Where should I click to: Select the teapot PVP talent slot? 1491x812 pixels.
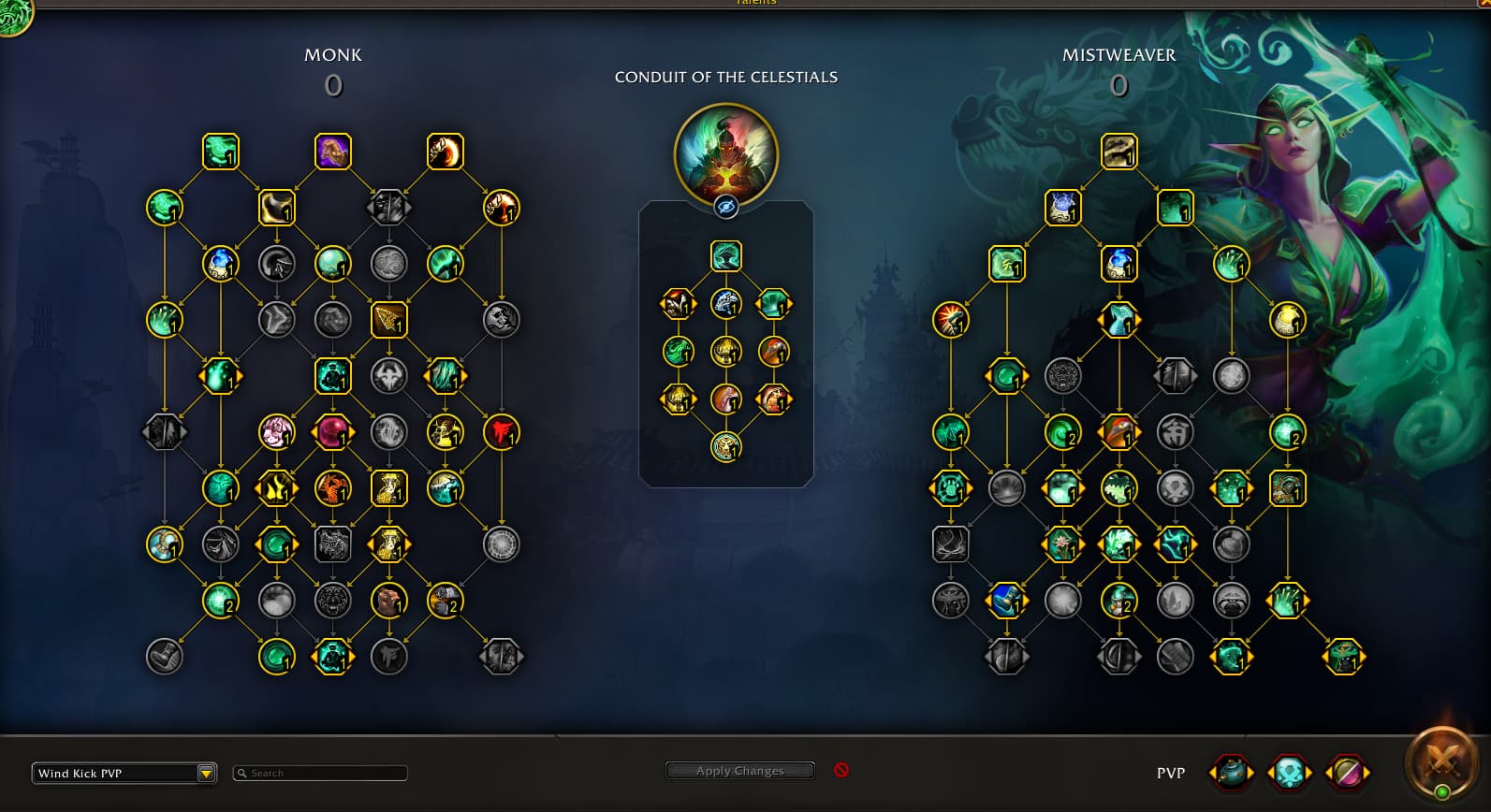pos(1231,773)
